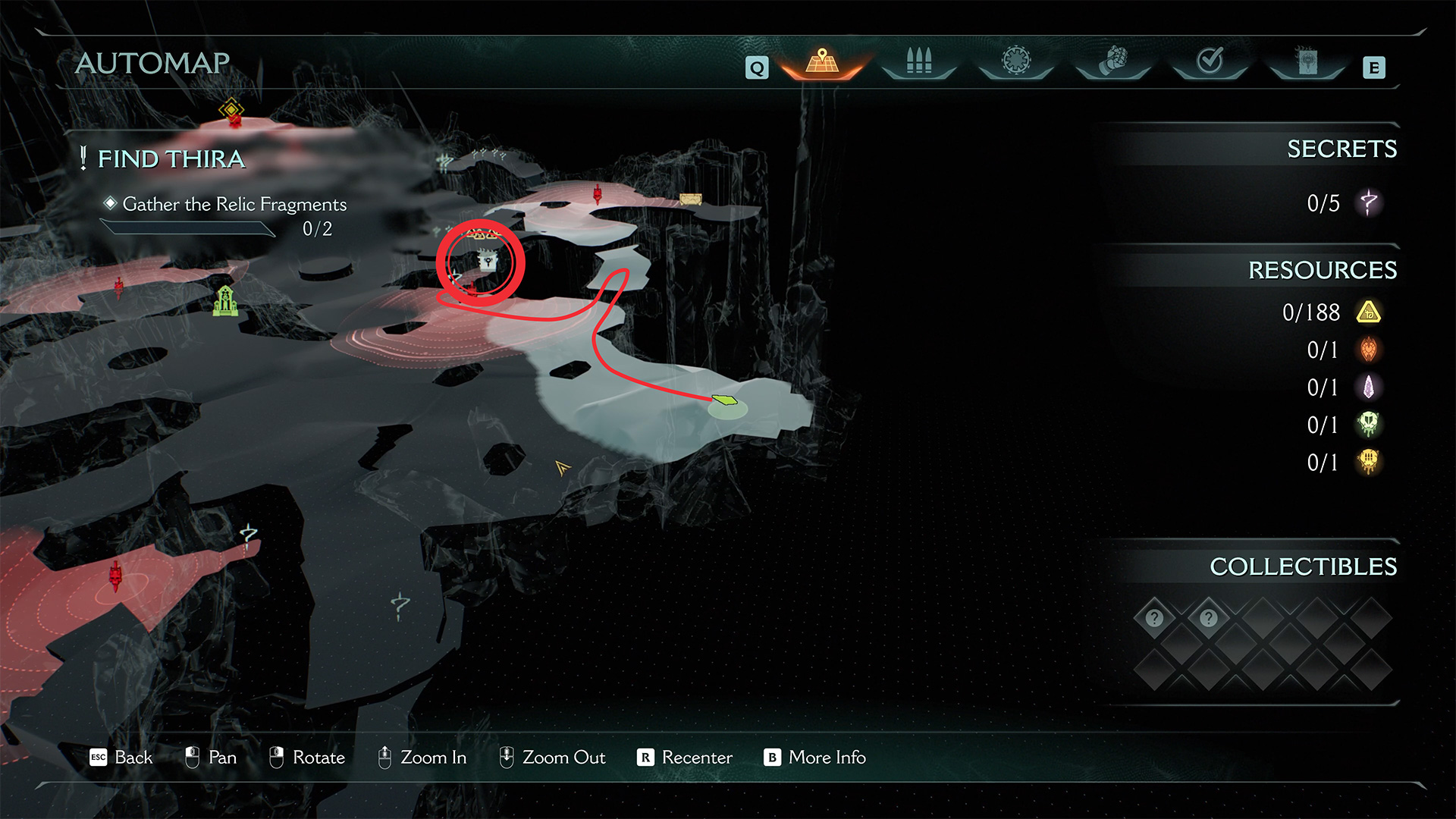The height and width of the screenshot is (819, 1456).
Task: Select the Automap tab icon
Action: tap(822, 61)
